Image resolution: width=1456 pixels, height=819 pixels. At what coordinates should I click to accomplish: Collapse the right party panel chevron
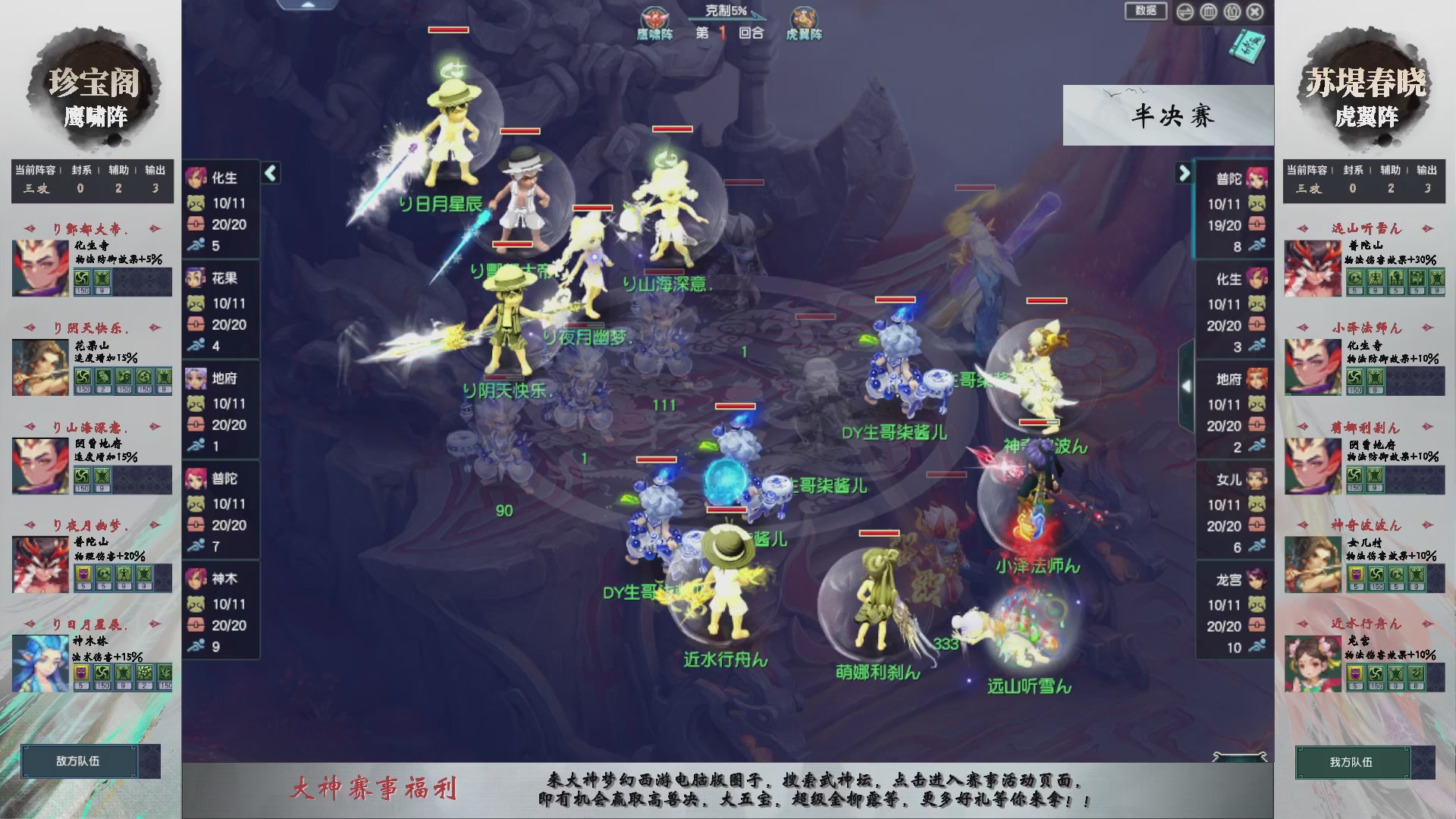(1185, 173)
